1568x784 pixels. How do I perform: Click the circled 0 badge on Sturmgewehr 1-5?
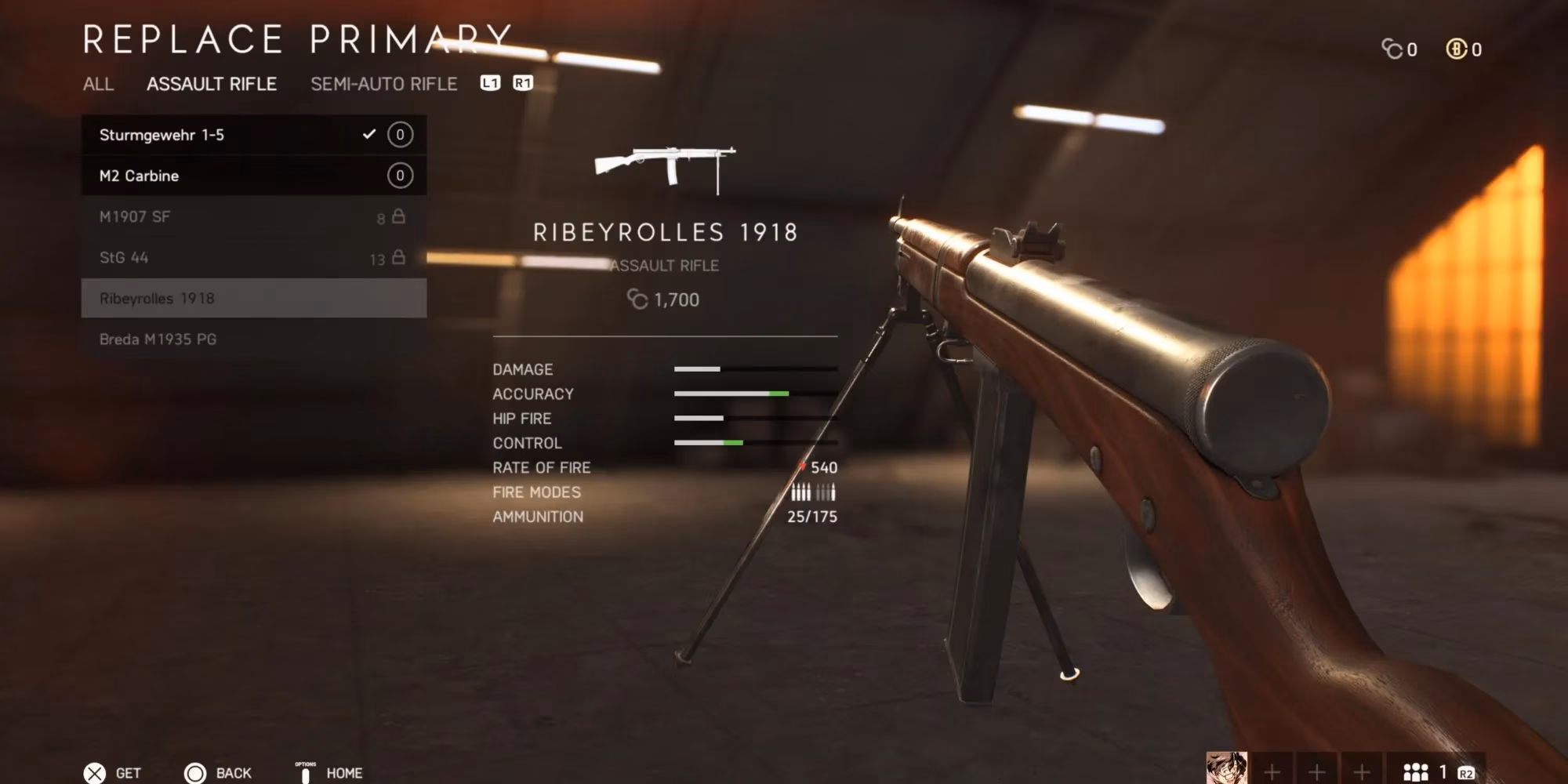click(x=399, y=134)
